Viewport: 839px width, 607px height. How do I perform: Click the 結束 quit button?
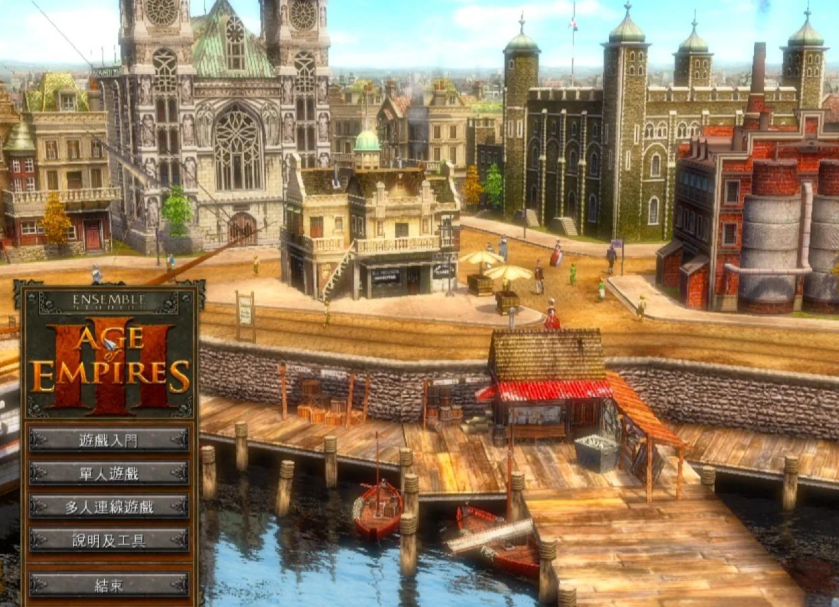point(109,584)
